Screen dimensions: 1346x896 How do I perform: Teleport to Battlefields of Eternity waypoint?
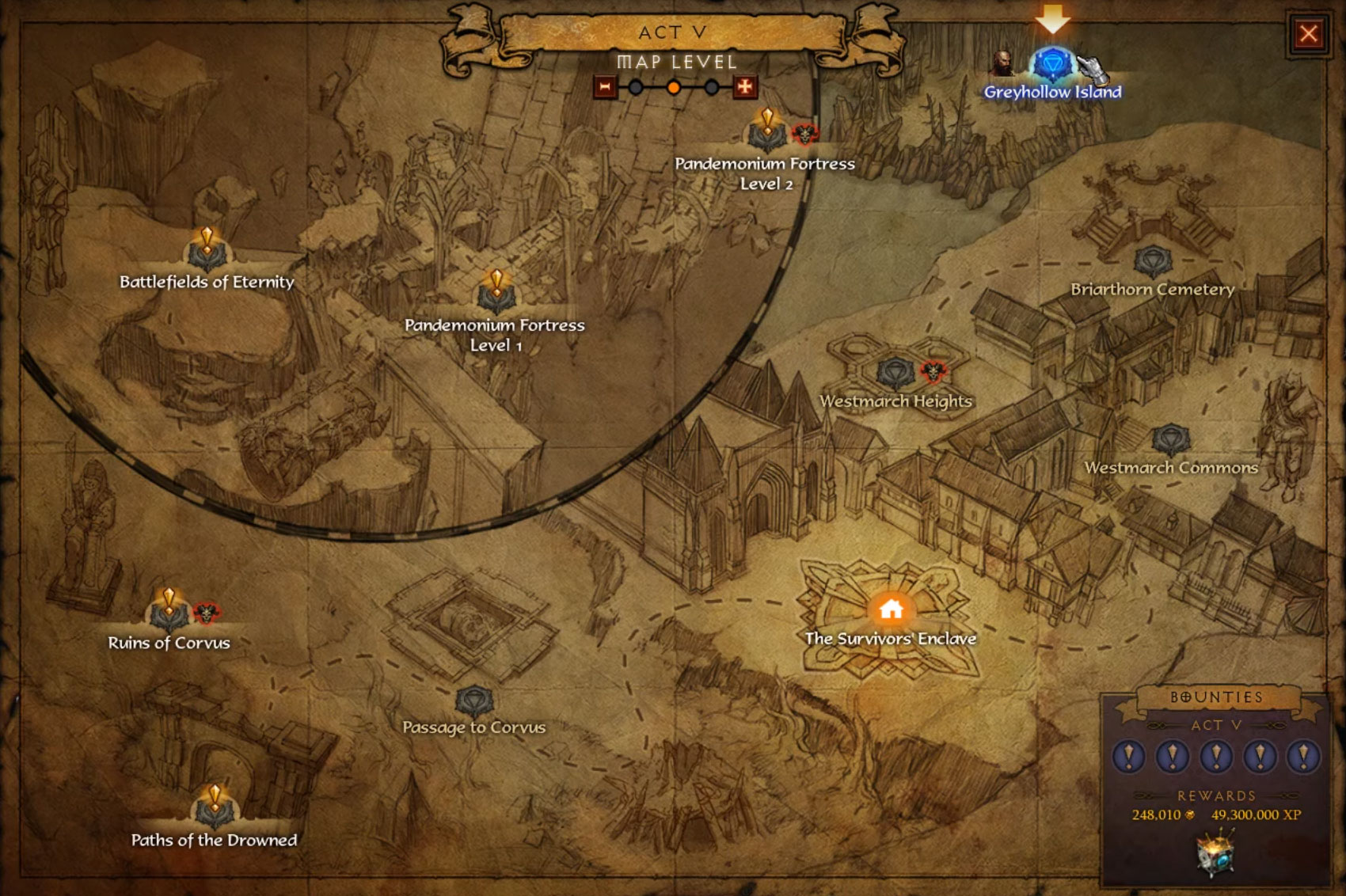(207, 252)
